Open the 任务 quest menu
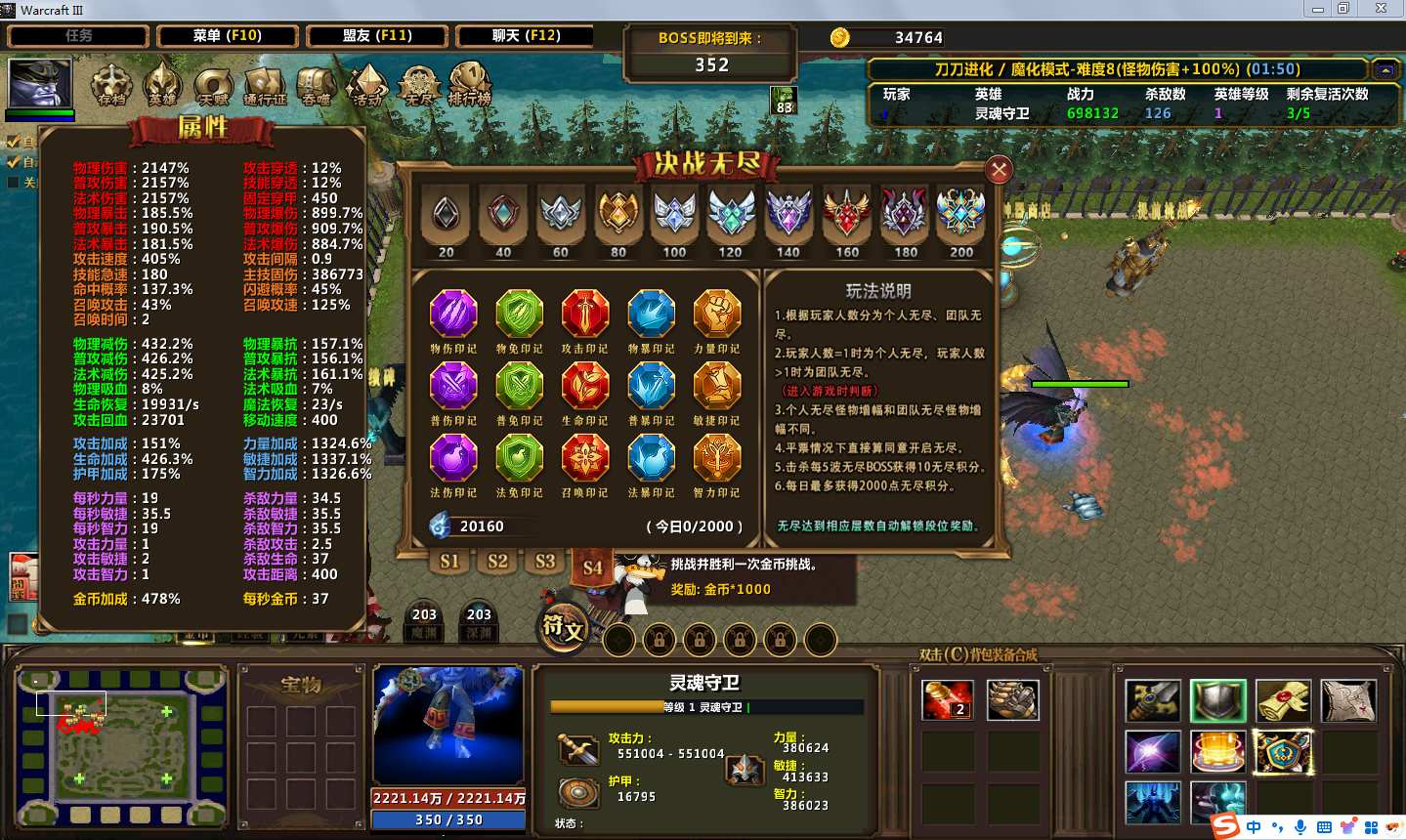This screenshot has height=840, width=1406. coord(78,36)
